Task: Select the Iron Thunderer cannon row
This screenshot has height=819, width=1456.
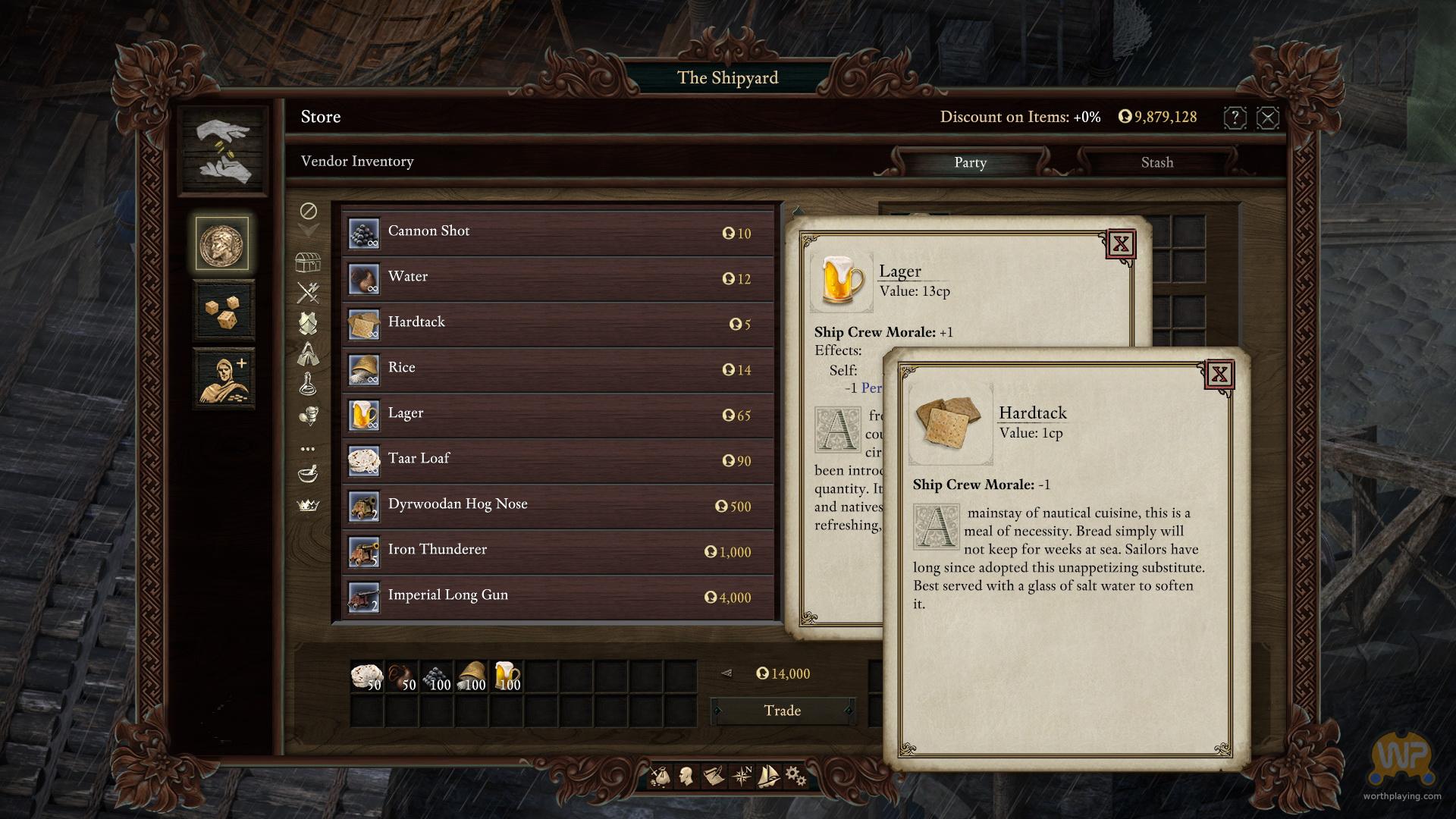Action: click(557, 551)
